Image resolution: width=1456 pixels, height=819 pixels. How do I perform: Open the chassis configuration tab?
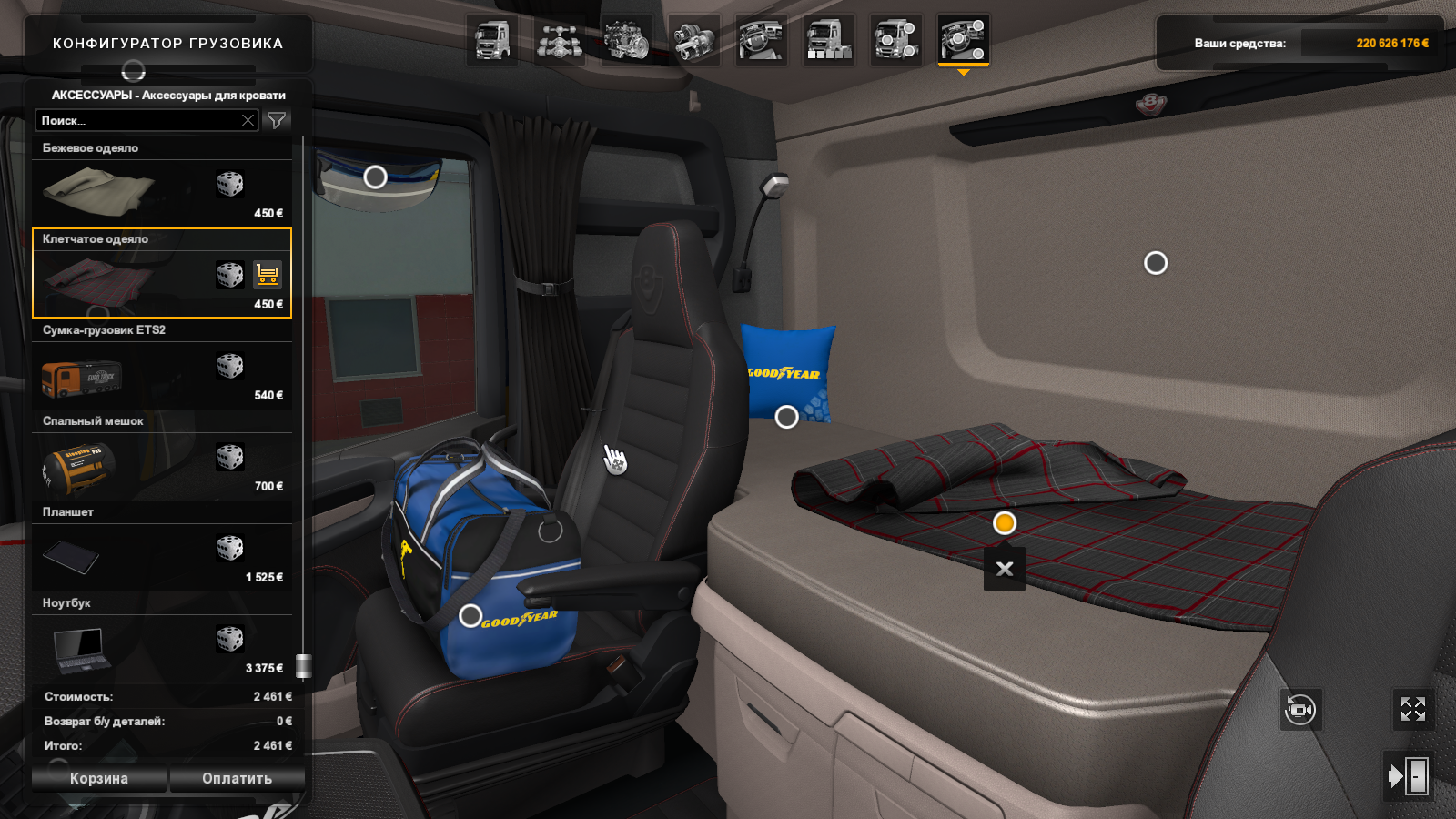pos(560,40)
